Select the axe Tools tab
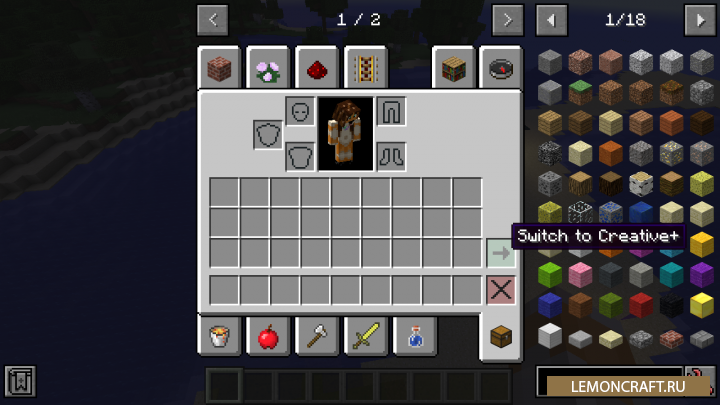Screen dimensions: 720x405 [x=316, y=337]
